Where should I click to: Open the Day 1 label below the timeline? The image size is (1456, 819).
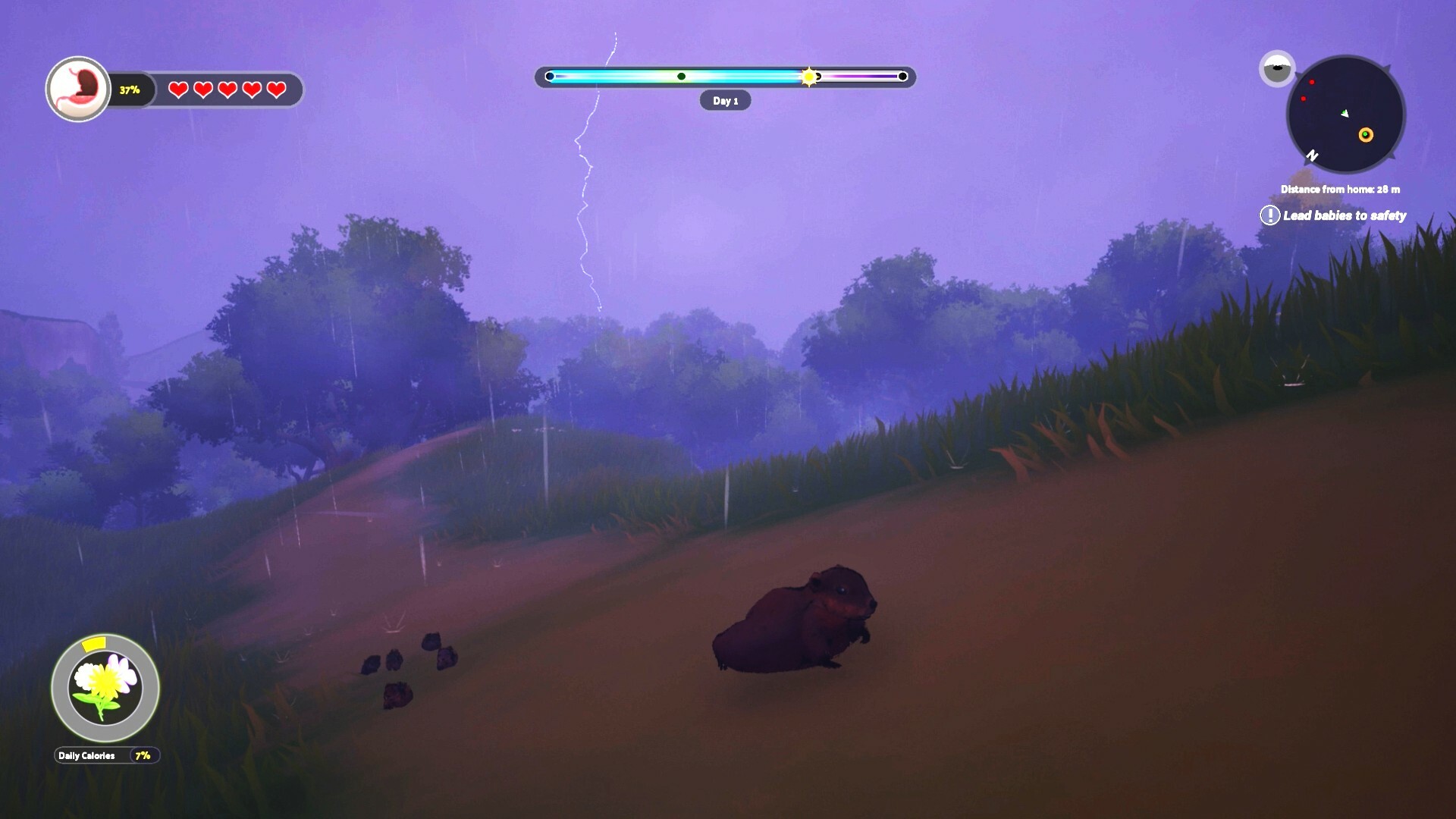726,100
